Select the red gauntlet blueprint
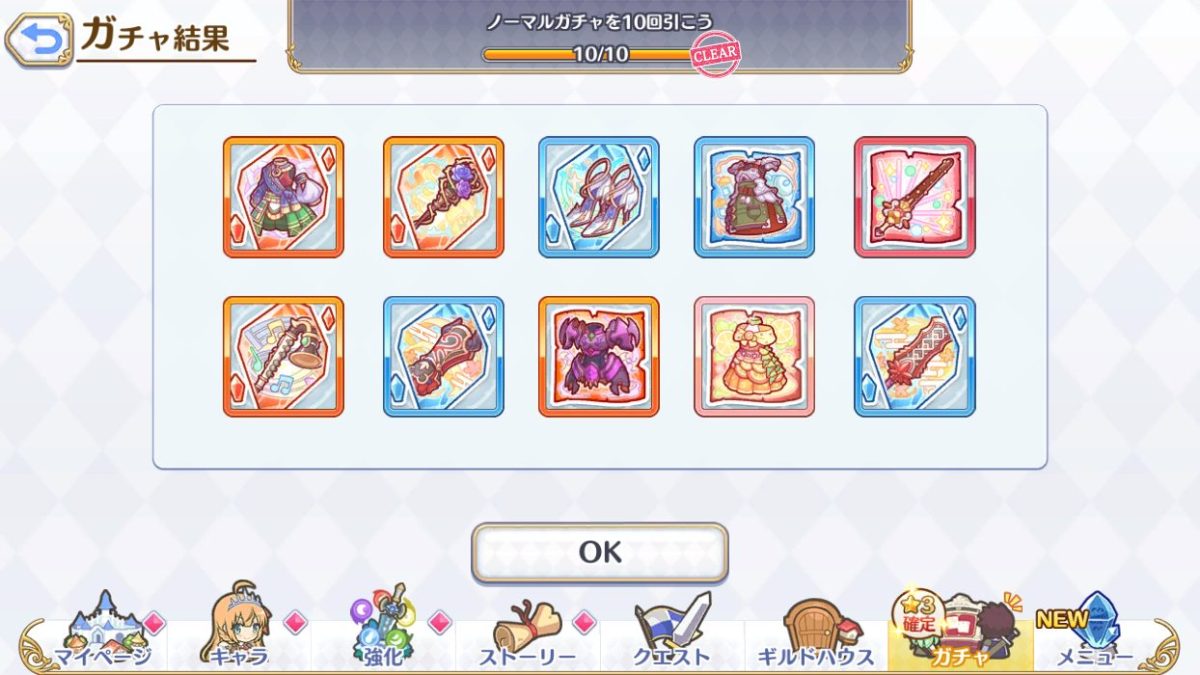Image resolution: width=1200 pixels, height=675 pixels. tap(443, 356)
